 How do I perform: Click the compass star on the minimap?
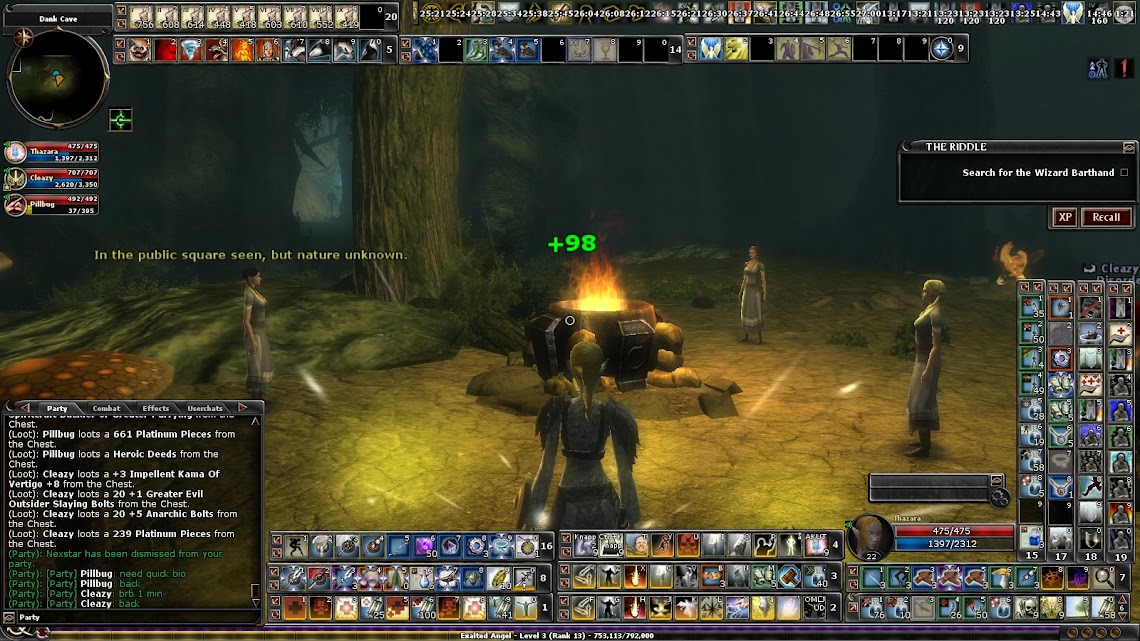[x=20, y=38]
